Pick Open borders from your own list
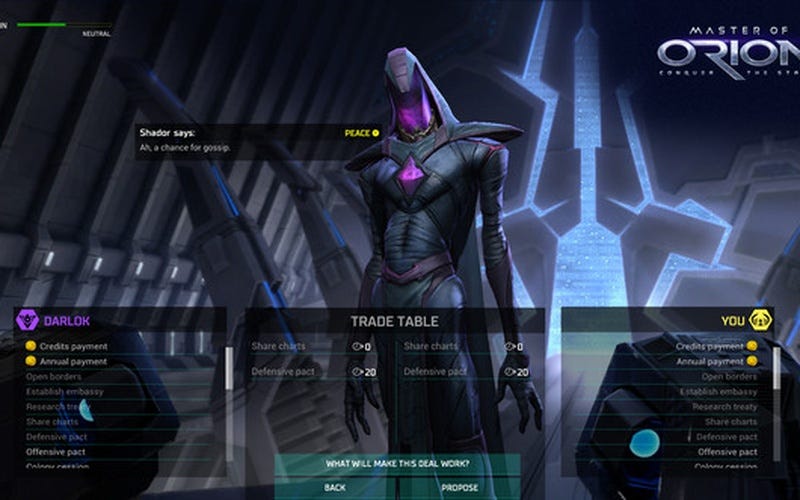Image resolution: width=800 pixels, height=500 pixels. pos(728,376)
